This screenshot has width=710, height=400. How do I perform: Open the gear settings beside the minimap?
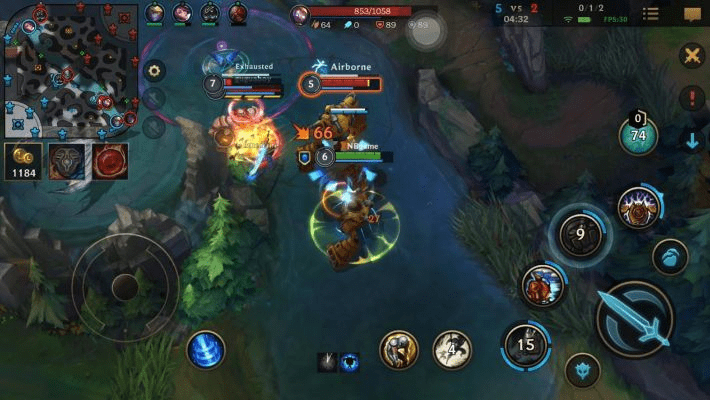(154, 71)
